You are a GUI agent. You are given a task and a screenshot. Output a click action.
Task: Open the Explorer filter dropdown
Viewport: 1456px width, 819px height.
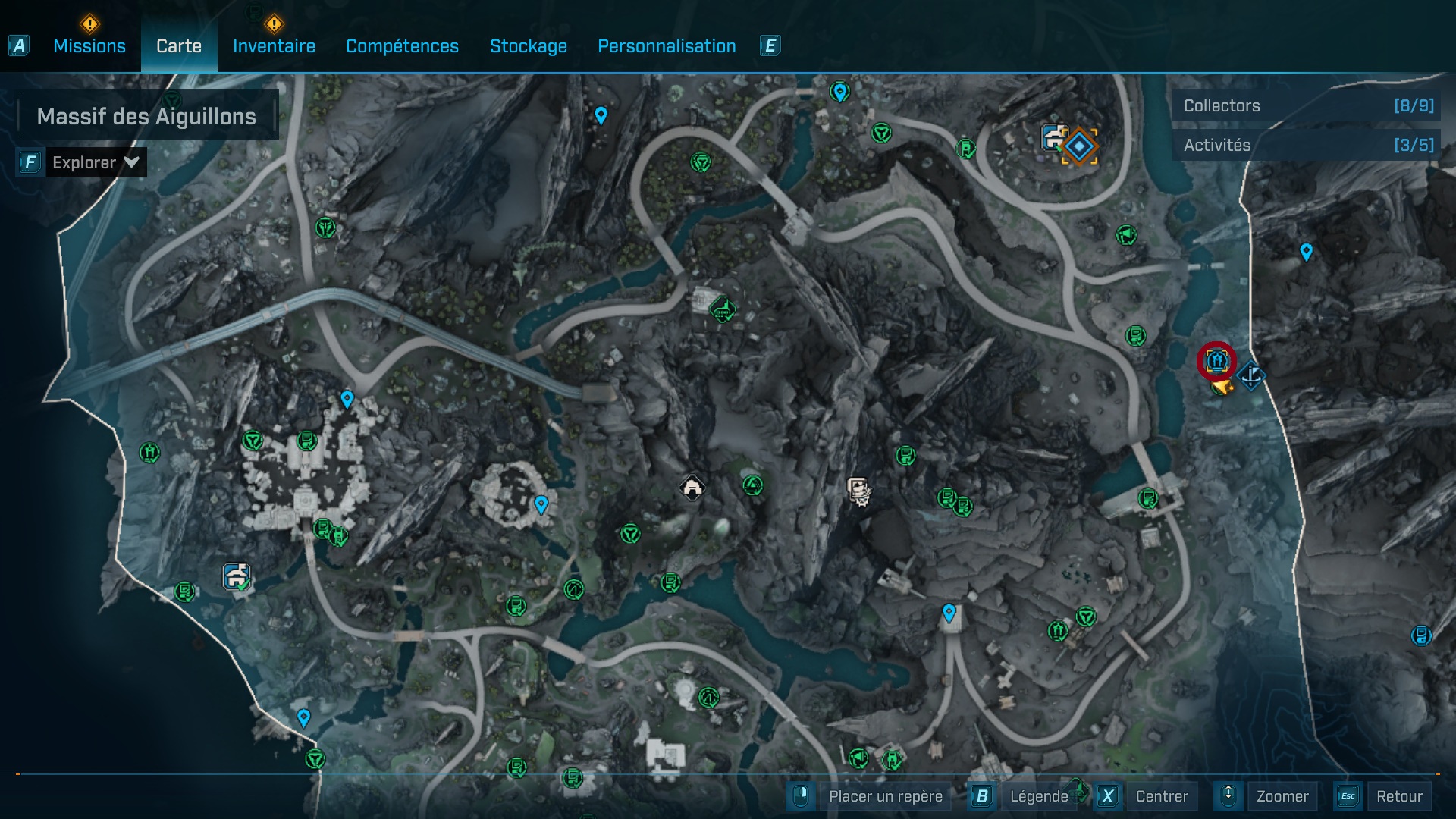pyautogui.click(x=96, y=162)
